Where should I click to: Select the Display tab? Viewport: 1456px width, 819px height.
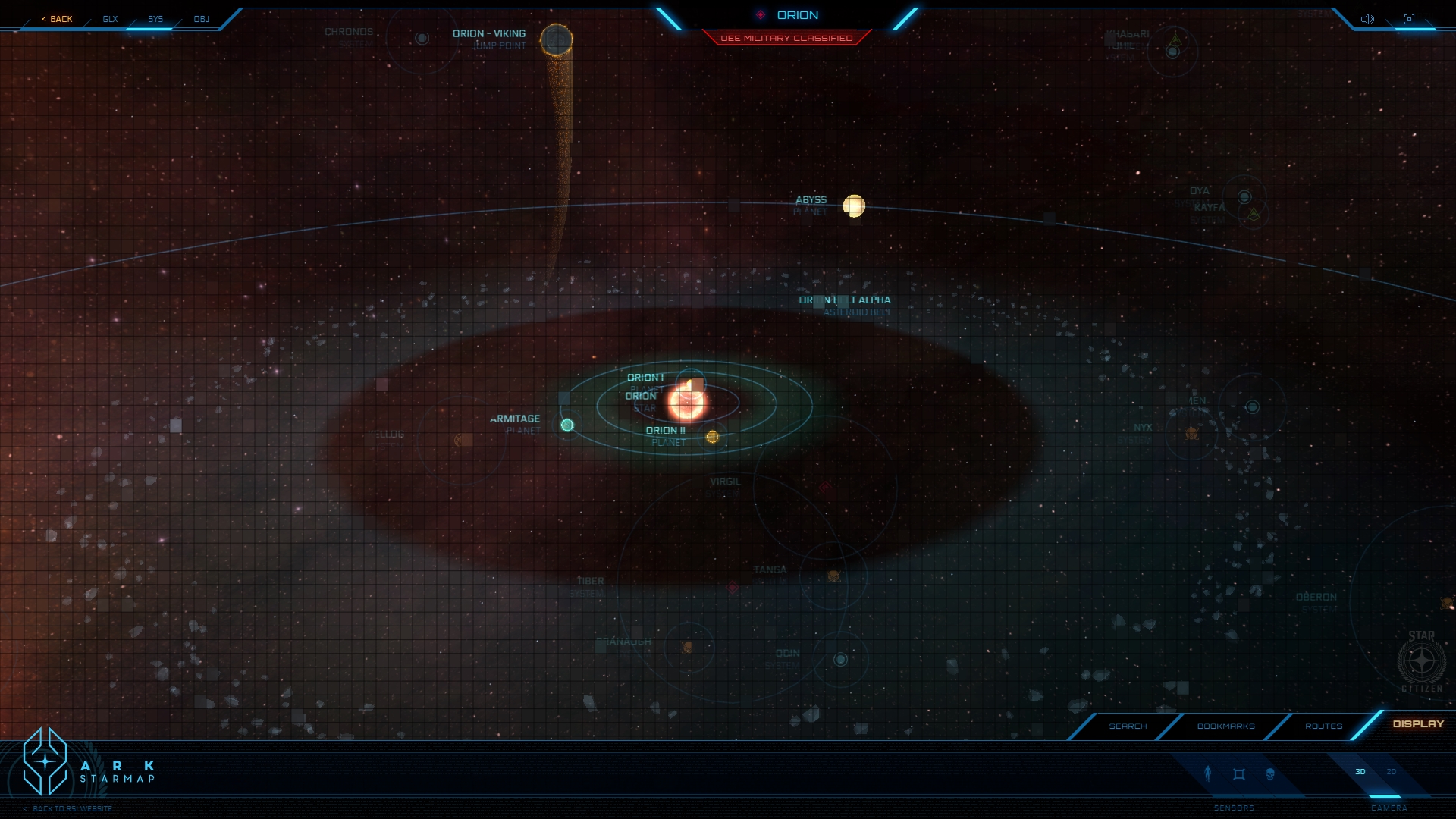pos(1418,724)
